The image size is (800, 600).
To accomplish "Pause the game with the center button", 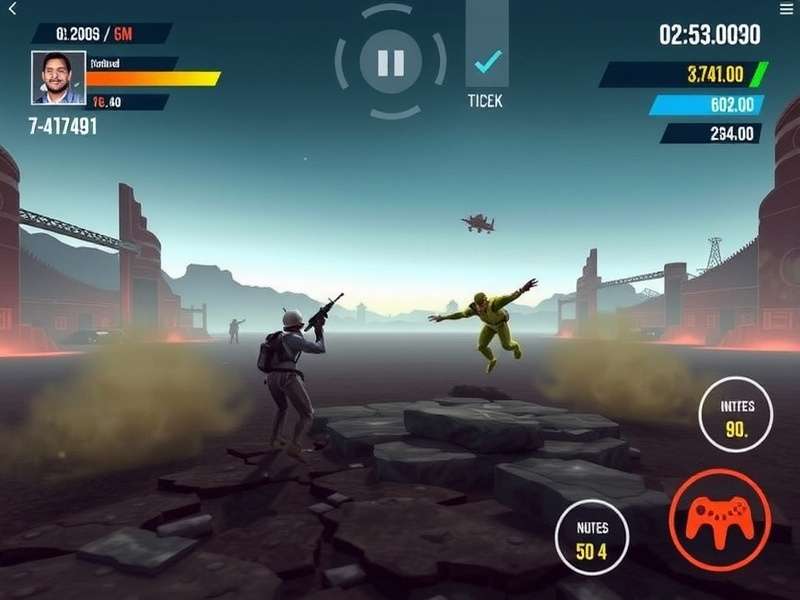I will (389, 62).
